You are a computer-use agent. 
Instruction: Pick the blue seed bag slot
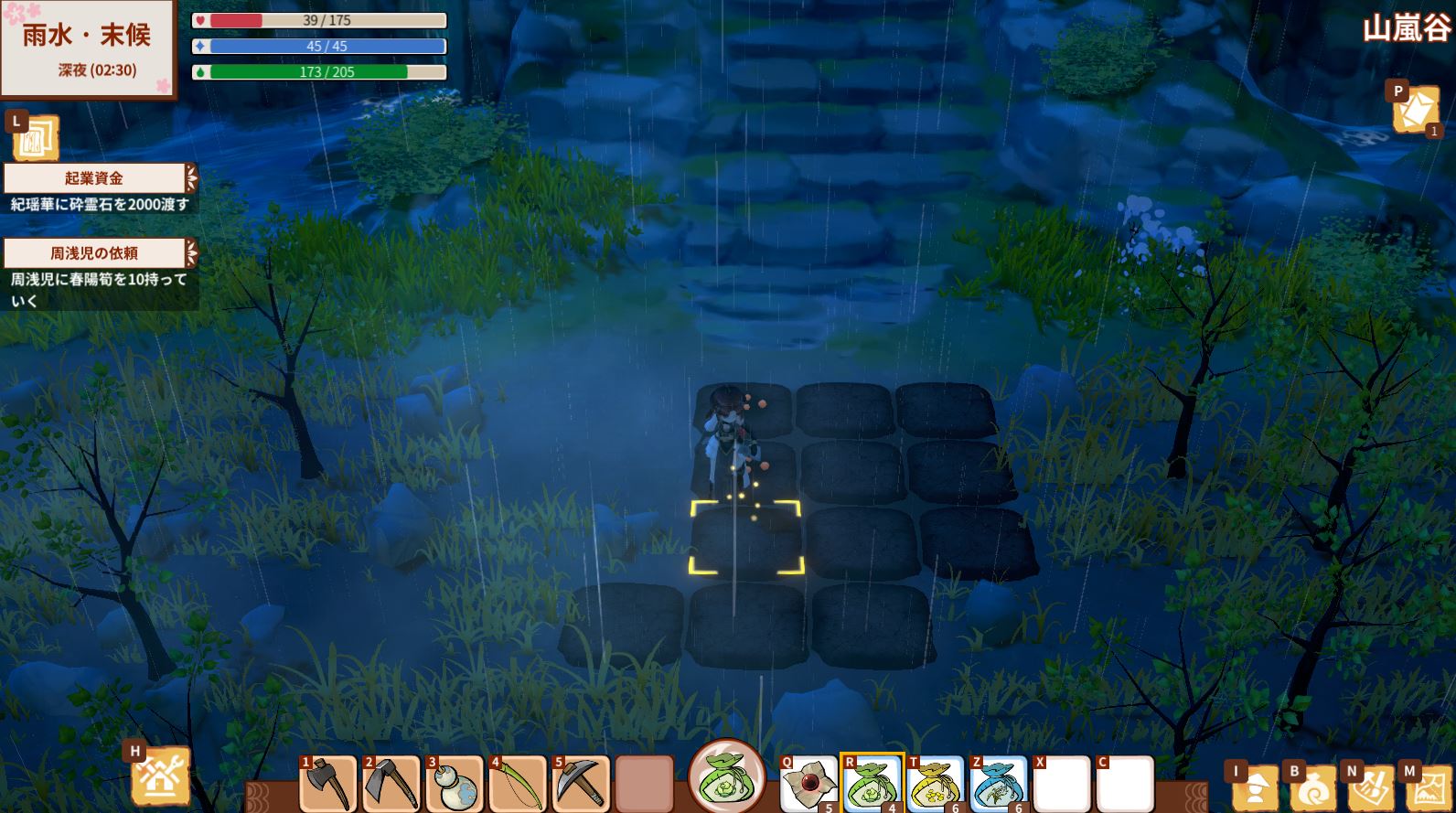coord(999,785)
